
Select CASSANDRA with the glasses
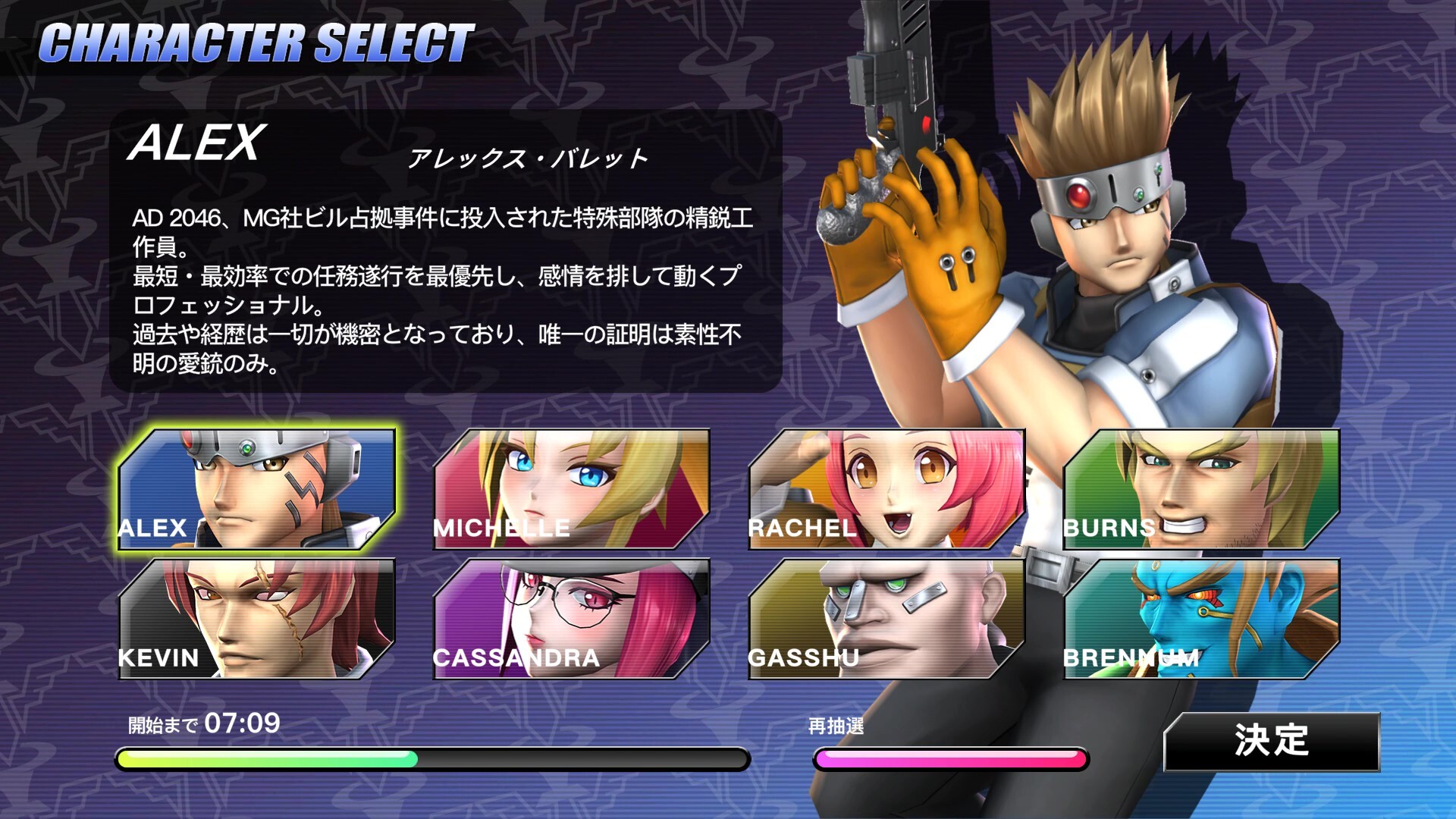tap(571, 619)
